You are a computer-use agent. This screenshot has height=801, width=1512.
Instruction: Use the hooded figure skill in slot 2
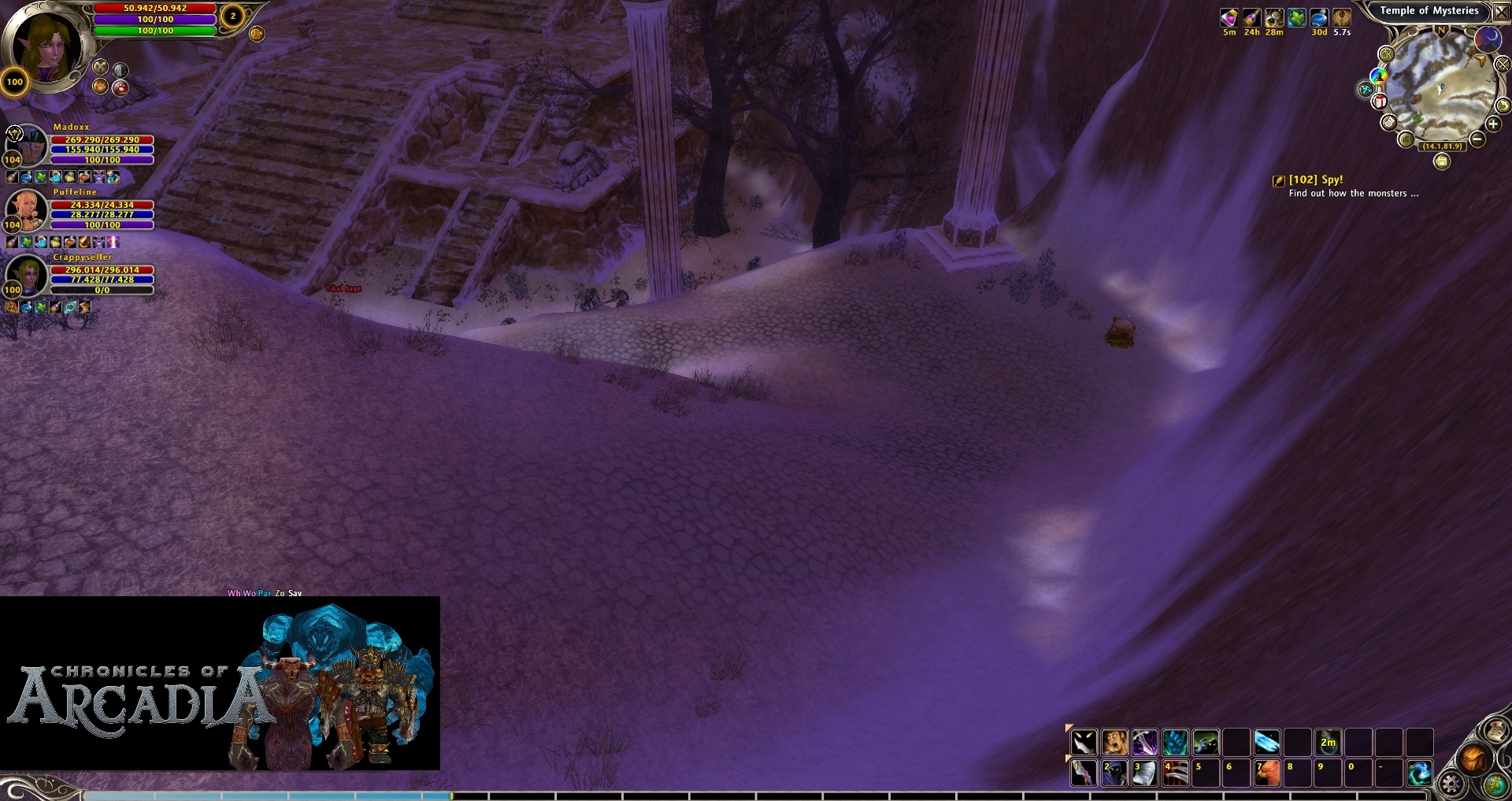point(1114,773)
